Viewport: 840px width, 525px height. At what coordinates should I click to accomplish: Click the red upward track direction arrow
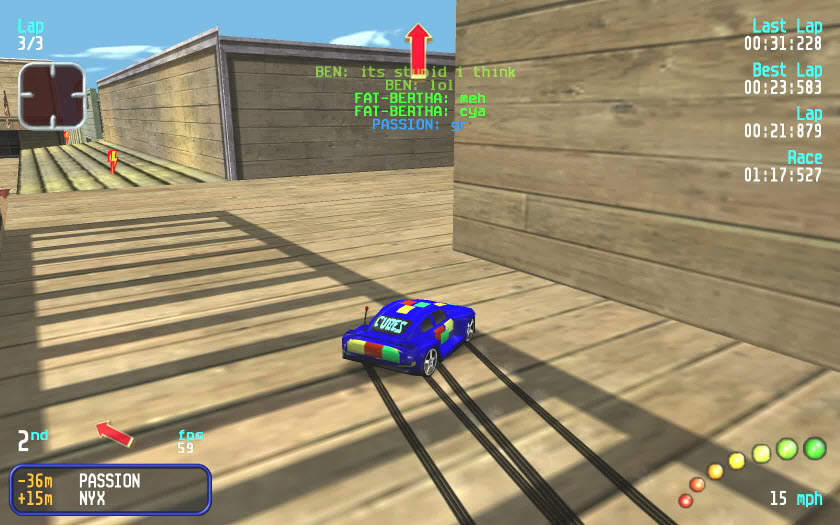coord(418,48)
